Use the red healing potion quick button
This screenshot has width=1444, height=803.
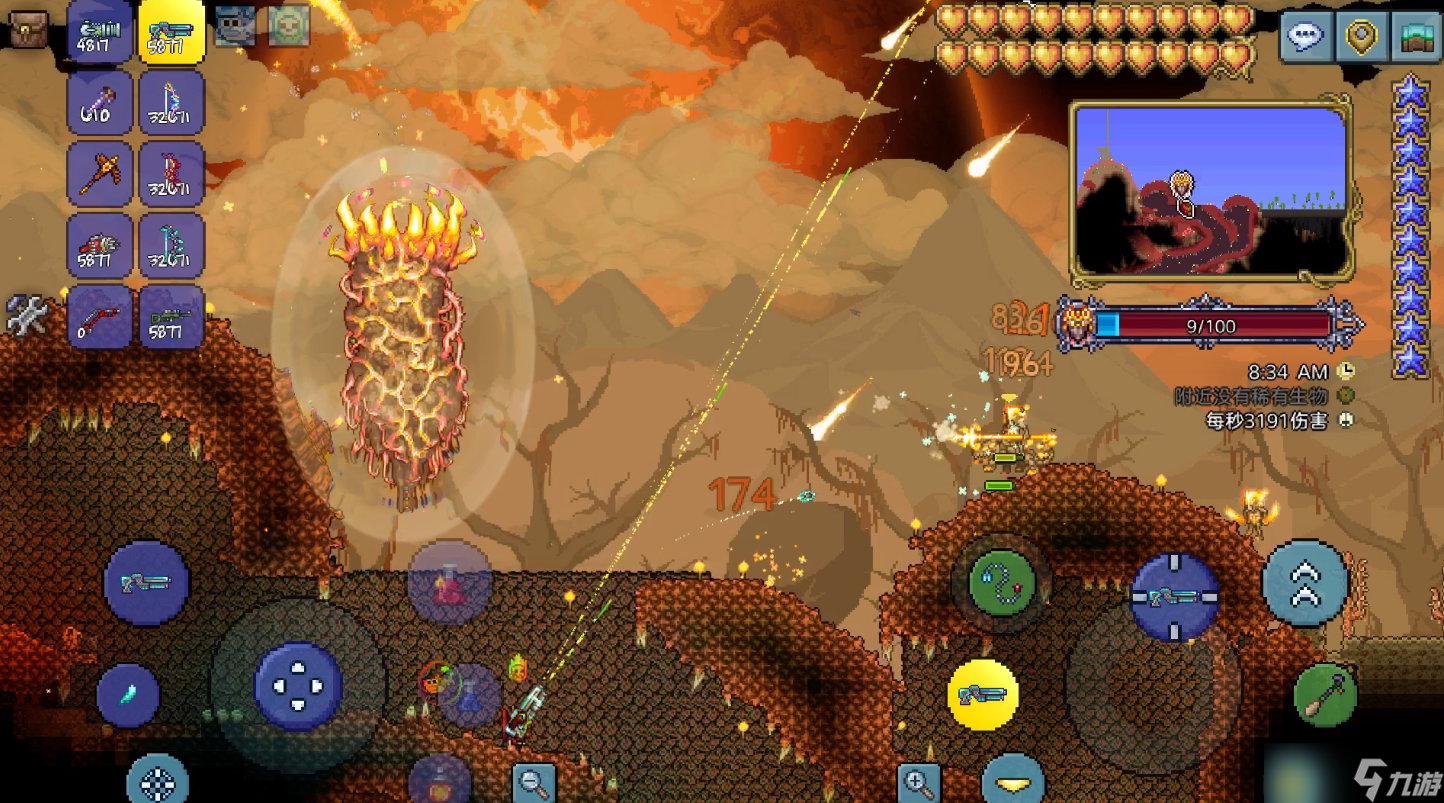click(x=449, y=583)
